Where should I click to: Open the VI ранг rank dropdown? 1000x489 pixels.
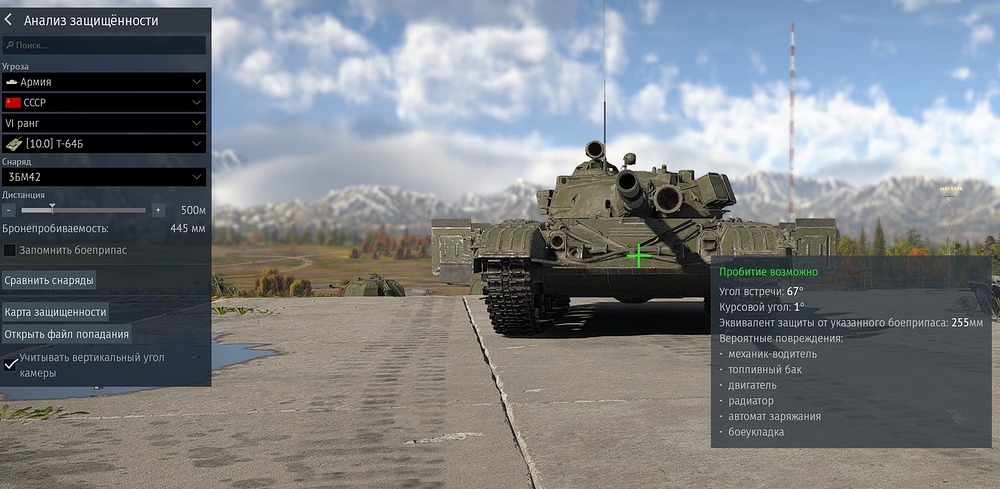pos(104,122)
